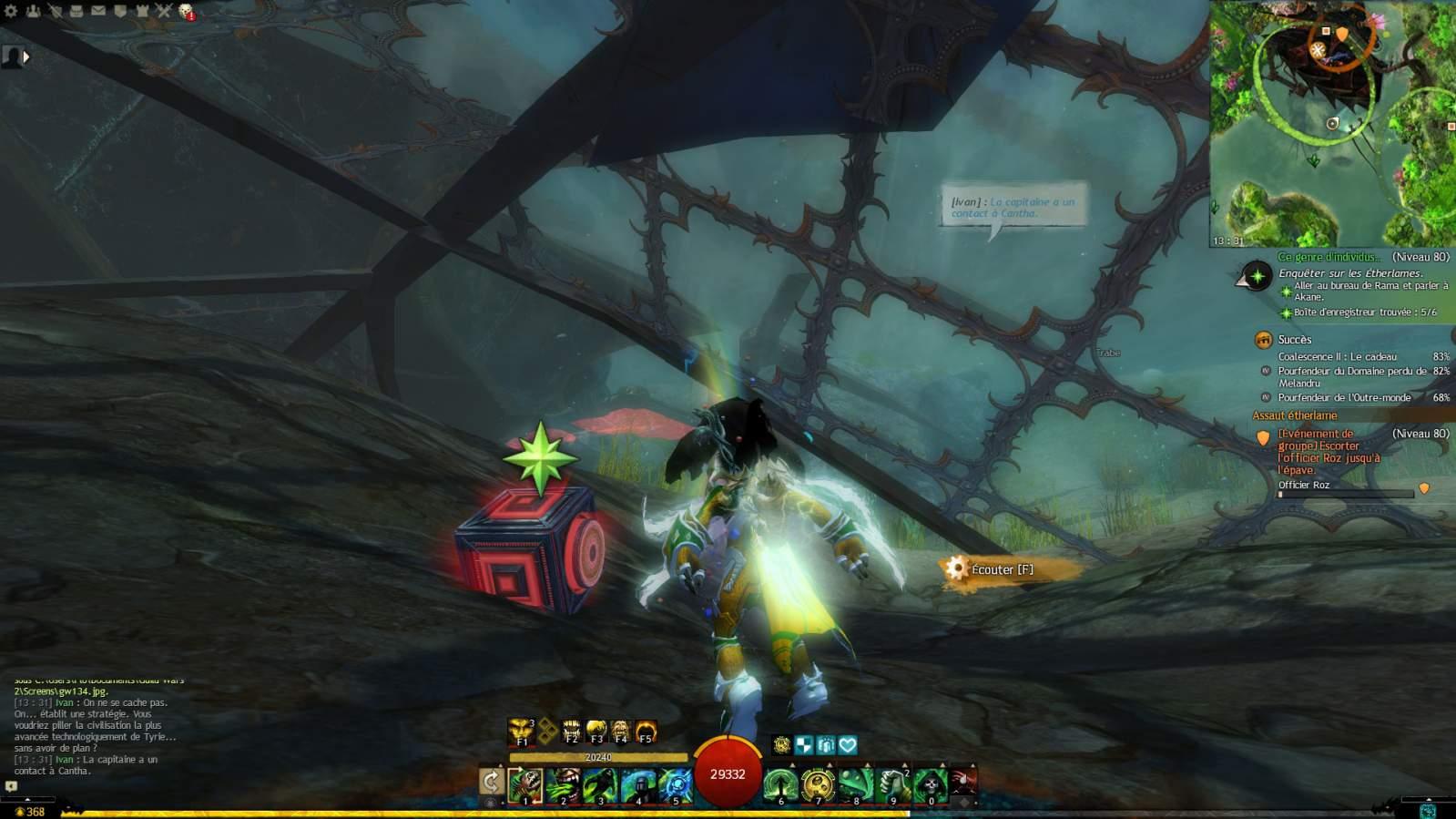
Task: Open the crossed swords PvP icon
Action: (164, 11)
